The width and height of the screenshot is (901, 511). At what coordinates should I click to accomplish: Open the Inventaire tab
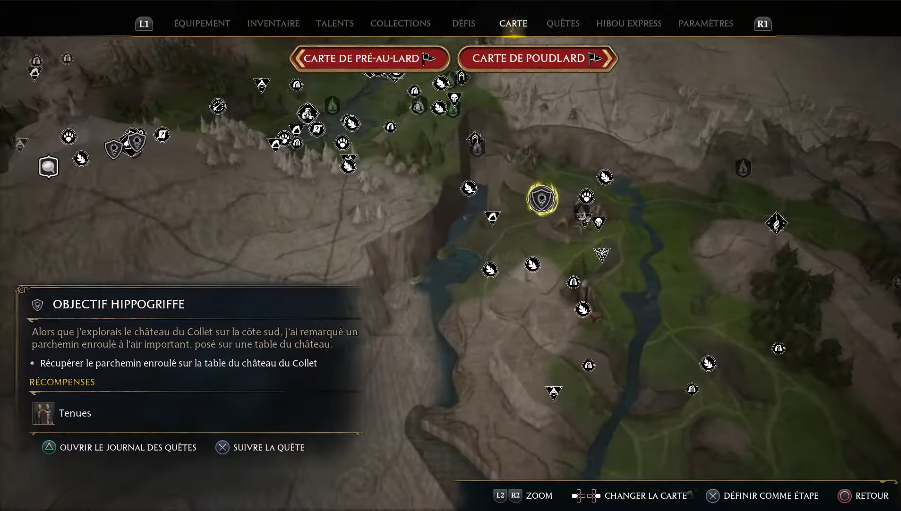(x=273, y=23)
